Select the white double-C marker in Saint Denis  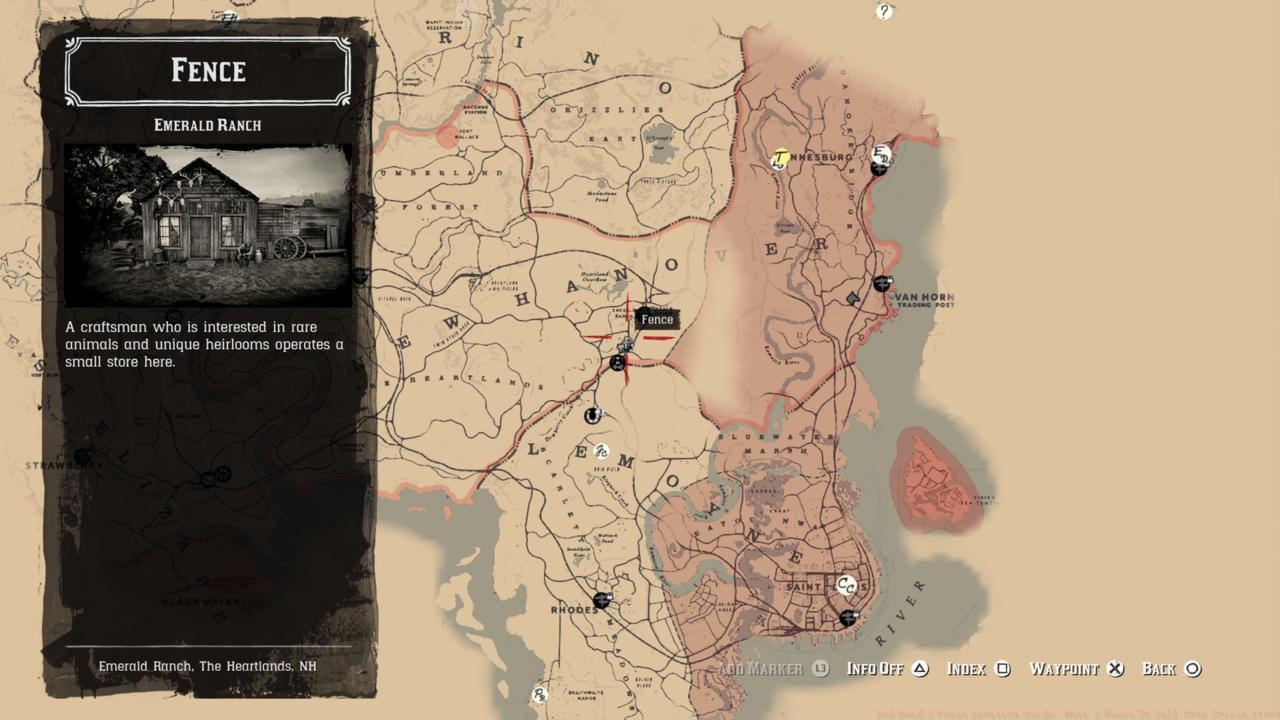coord(846,586)
